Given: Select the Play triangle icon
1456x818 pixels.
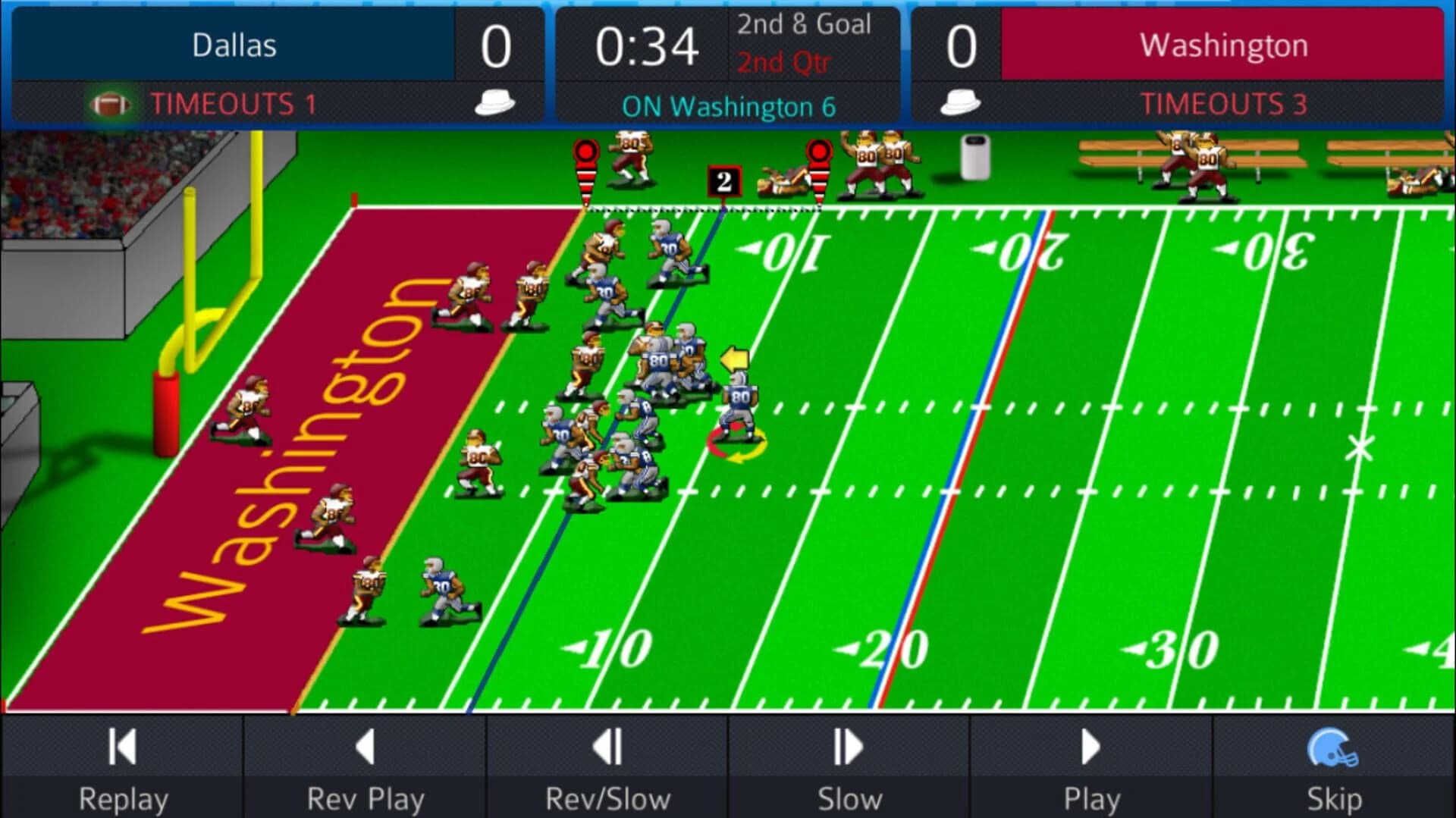Looking at the screenshot, I should 1090,747.
